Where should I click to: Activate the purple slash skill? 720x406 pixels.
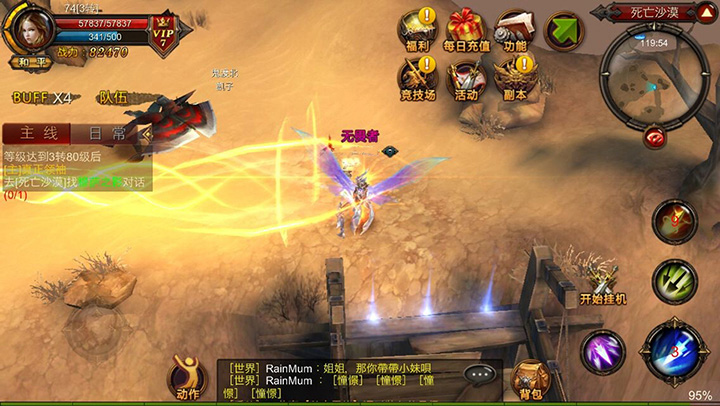tap(604, 351)
